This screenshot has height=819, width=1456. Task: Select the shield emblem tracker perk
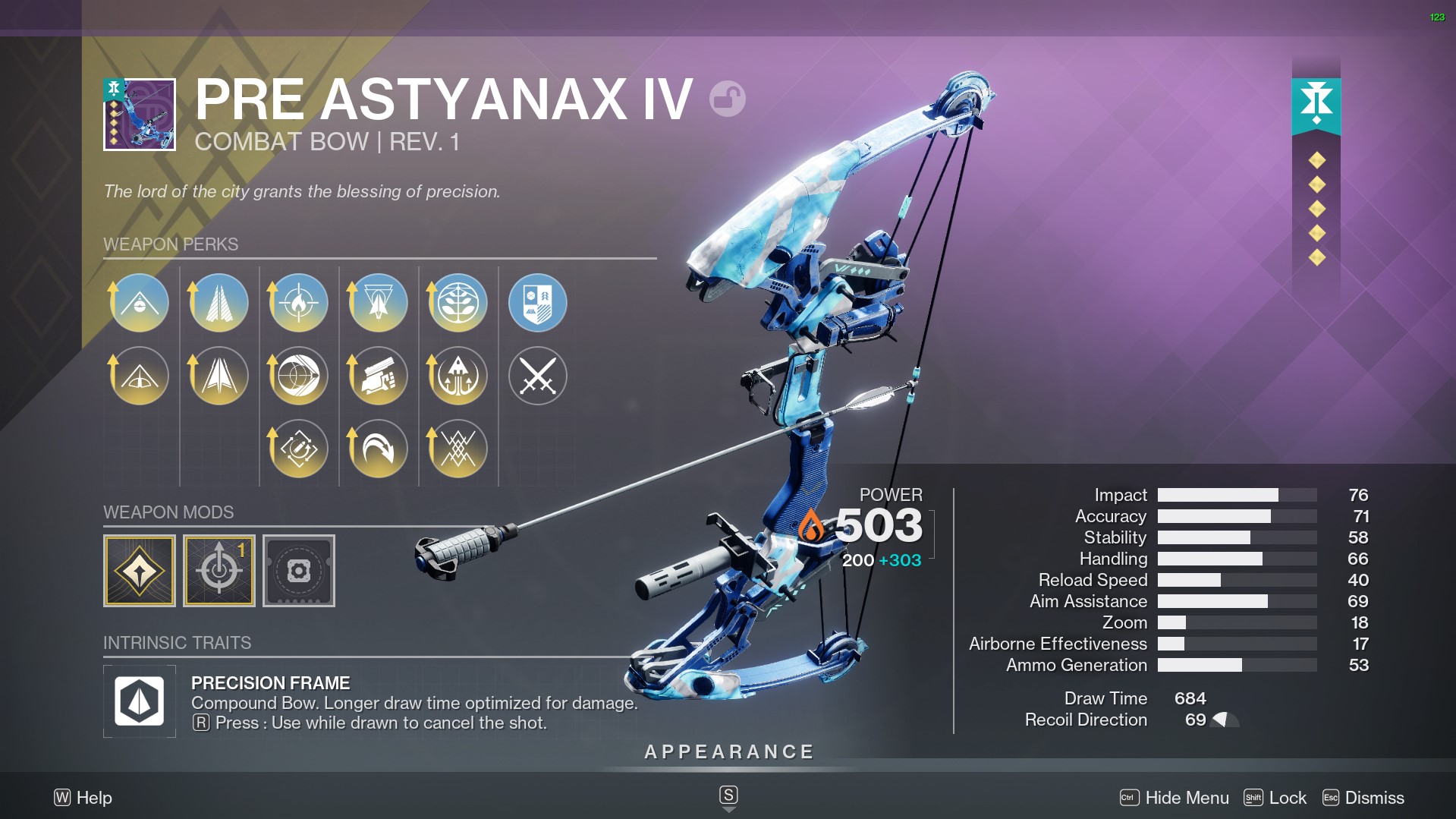point(538,303)
